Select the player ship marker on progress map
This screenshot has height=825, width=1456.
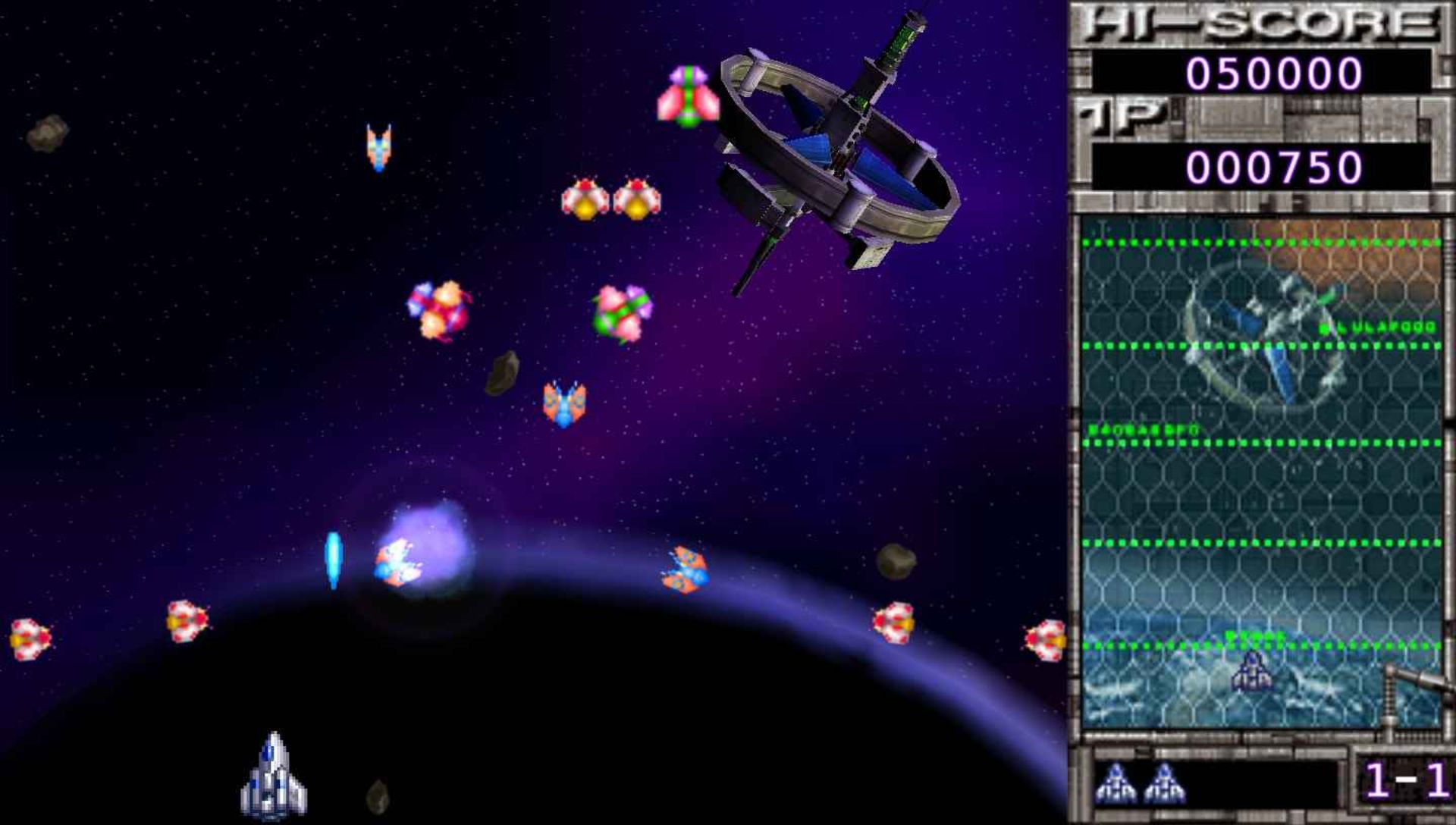tap(1252, 673)
